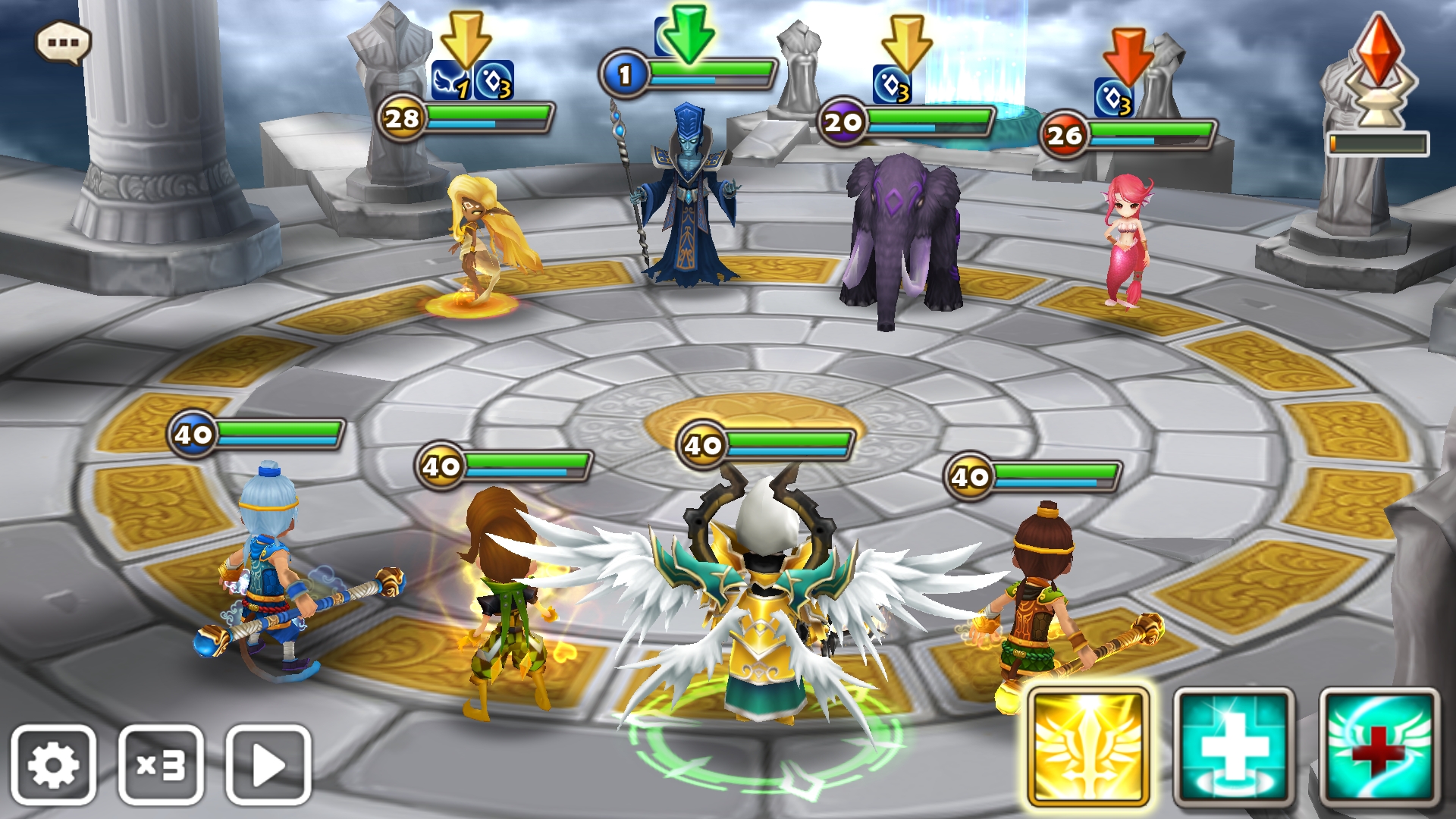1456x819 pixels.
Task: Start auto-battle with the play button
Action: (268, 764)
